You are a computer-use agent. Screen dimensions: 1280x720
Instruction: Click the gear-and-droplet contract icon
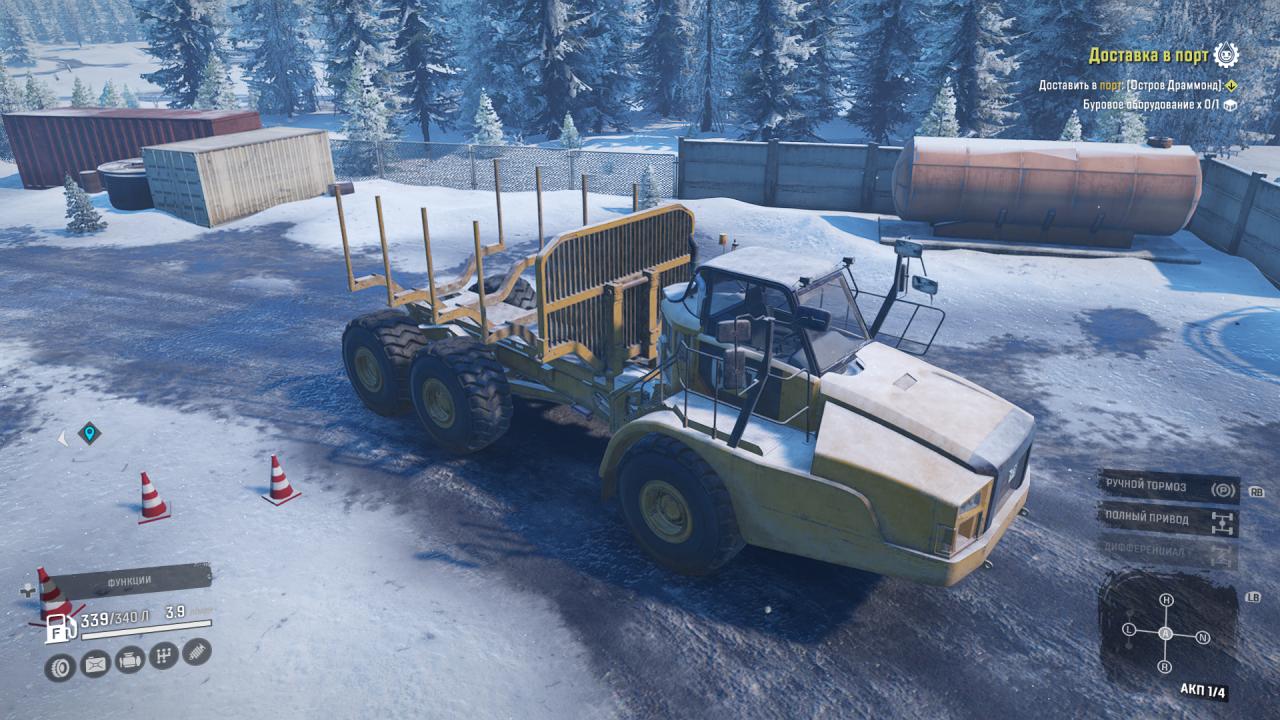(x=1226, y=54)
